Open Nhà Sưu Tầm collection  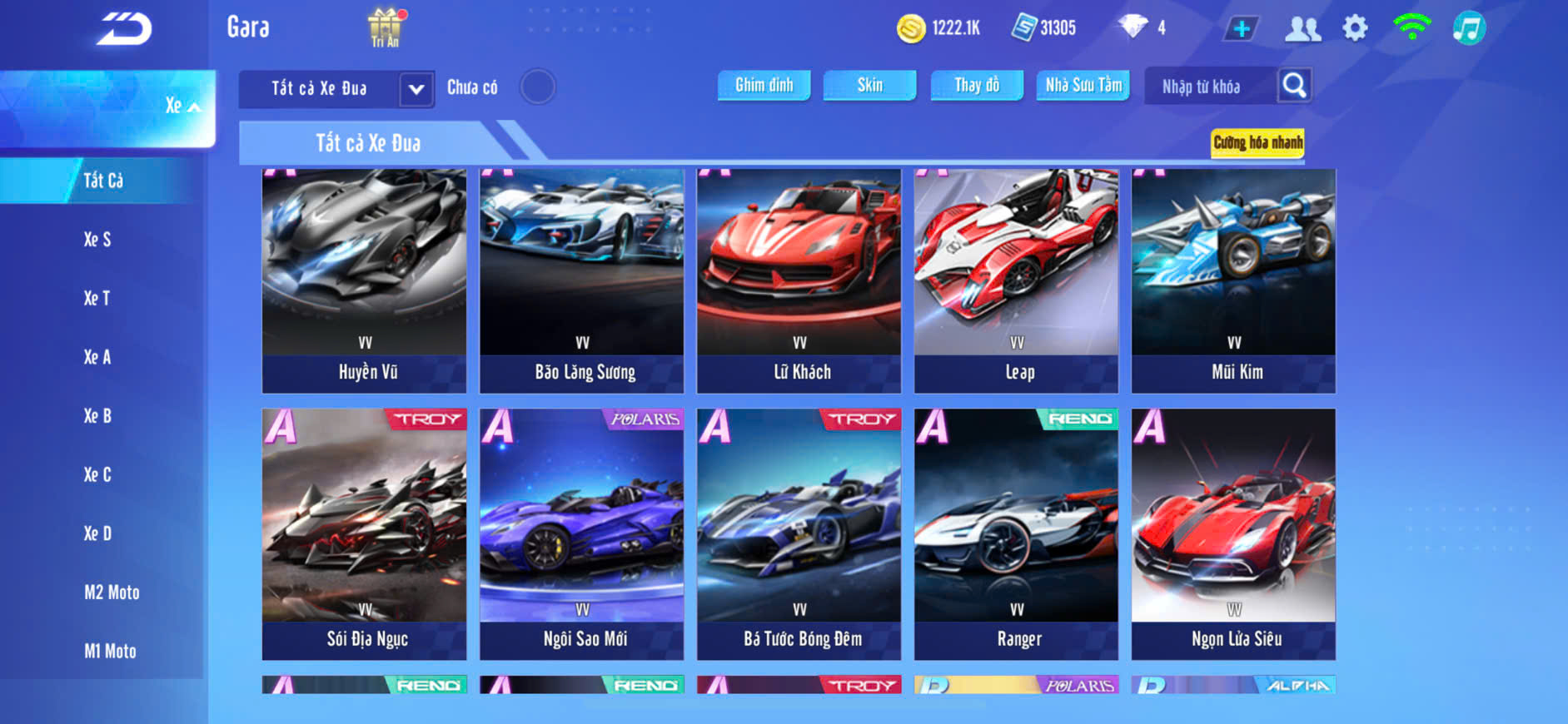click(x=1083, y=85)
